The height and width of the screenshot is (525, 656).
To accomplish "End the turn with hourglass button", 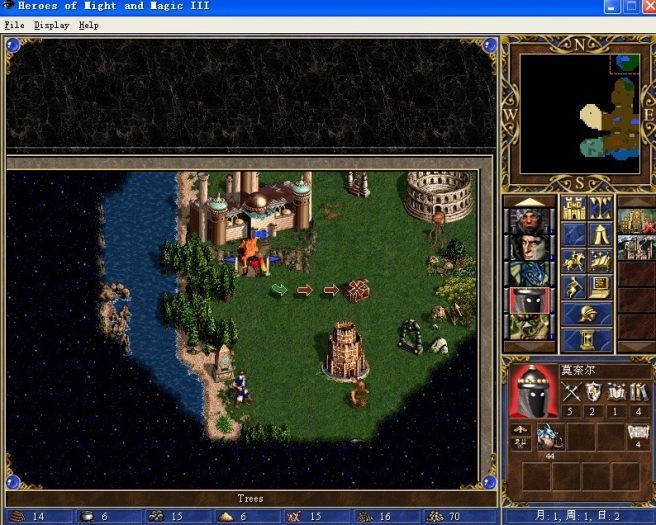I will pos(587,341).
